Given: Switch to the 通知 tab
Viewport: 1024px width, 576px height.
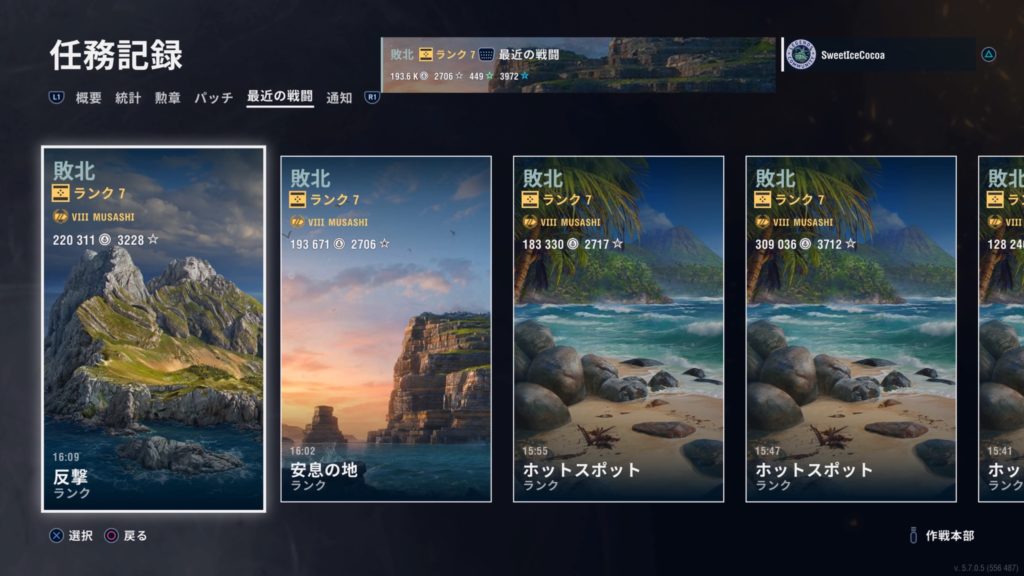Looking at the screenshot, I should [x=340, y=98].
